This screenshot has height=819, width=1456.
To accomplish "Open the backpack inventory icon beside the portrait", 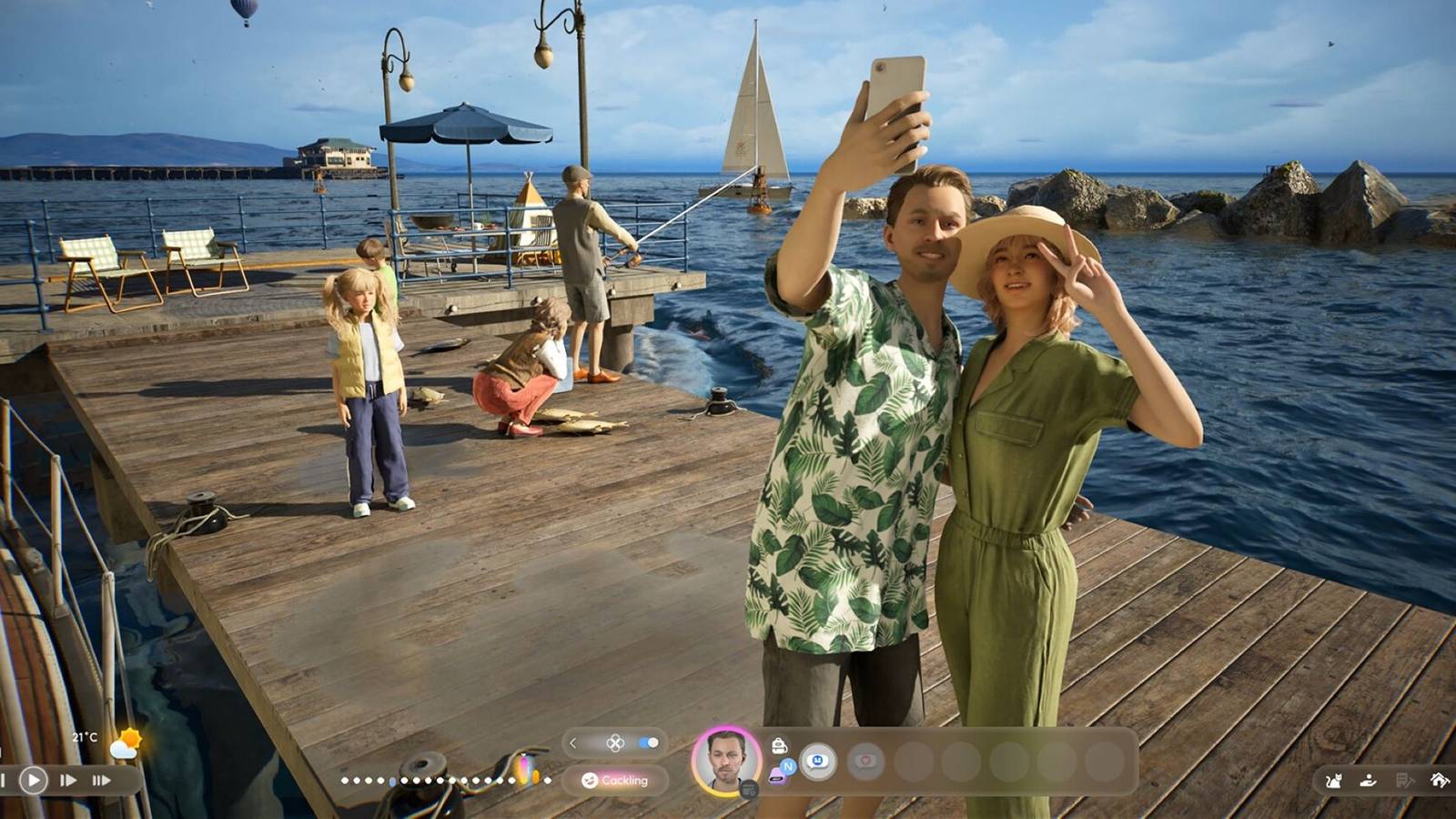I will 778,745.
